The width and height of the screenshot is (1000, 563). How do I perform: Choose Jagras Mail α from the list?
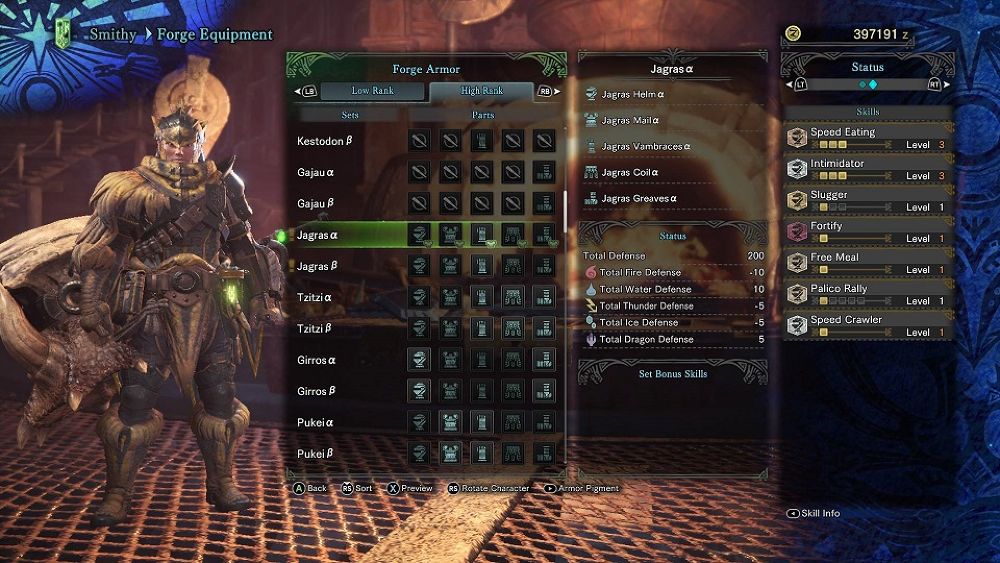(631, 121)
